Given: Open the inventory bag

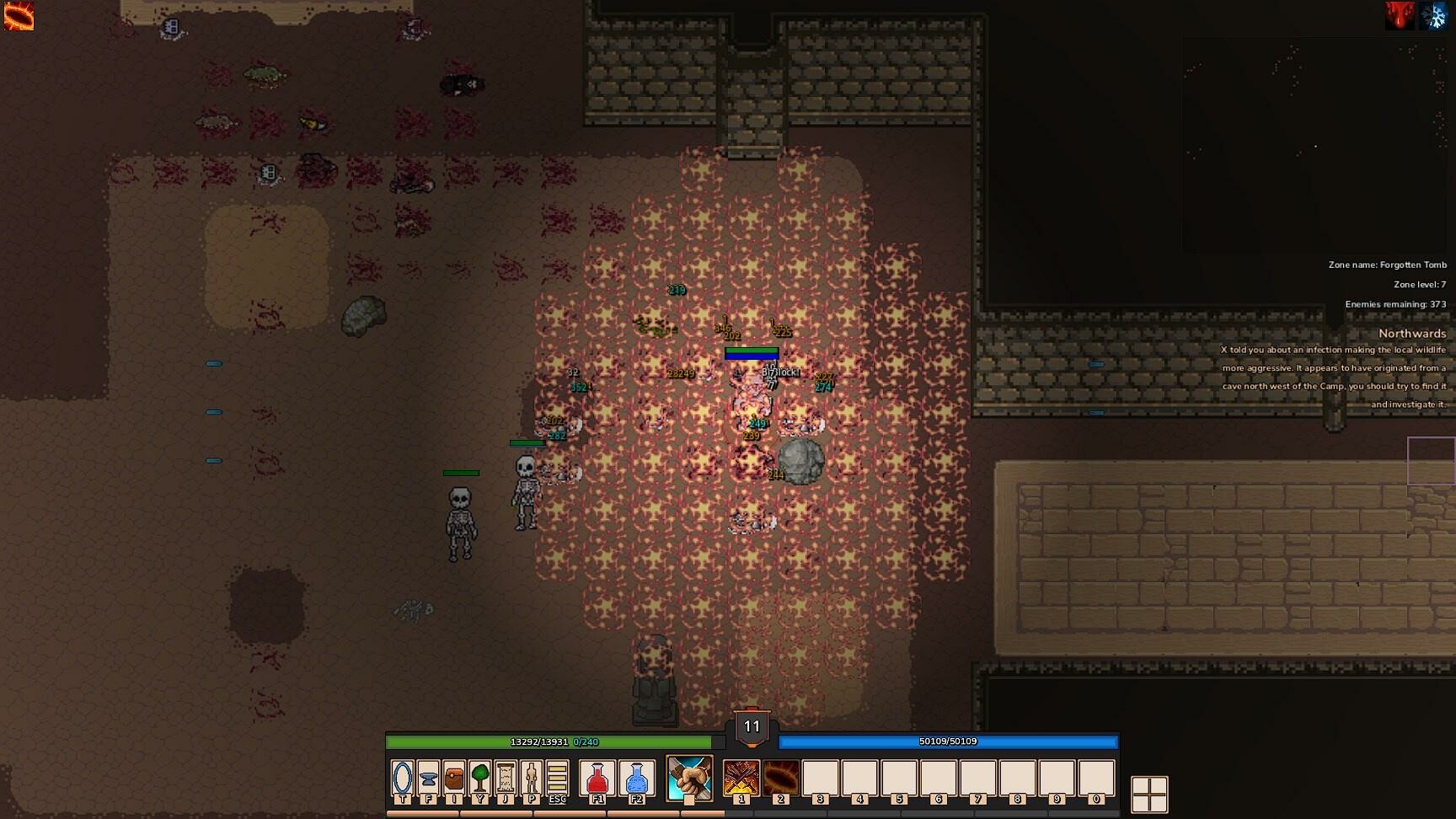Looking at the screenshot, I should tap(454, 779).
